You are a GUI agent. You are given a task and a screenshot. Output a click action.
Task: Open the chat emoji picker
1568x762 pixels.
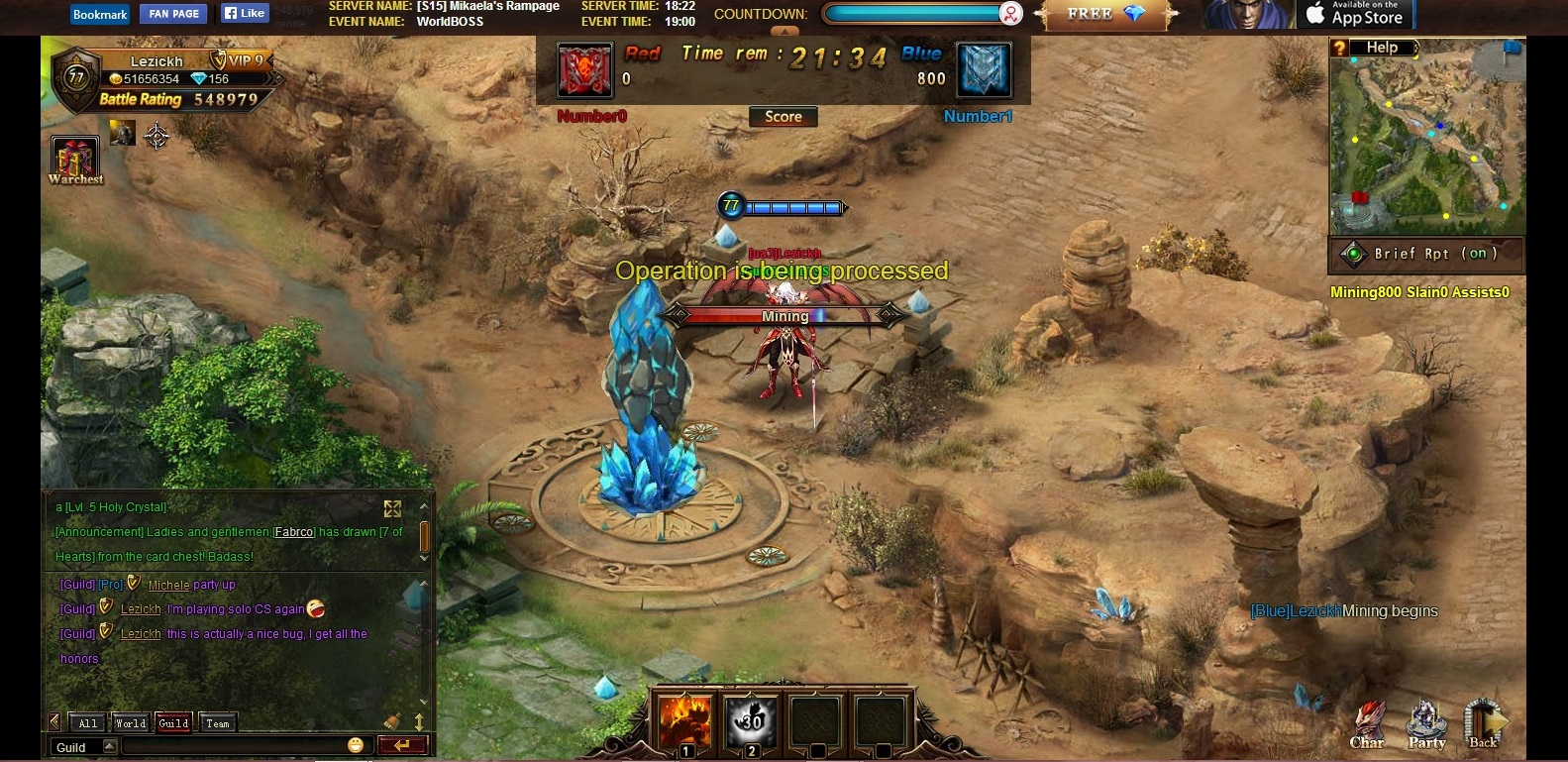[x=356, y=745]
